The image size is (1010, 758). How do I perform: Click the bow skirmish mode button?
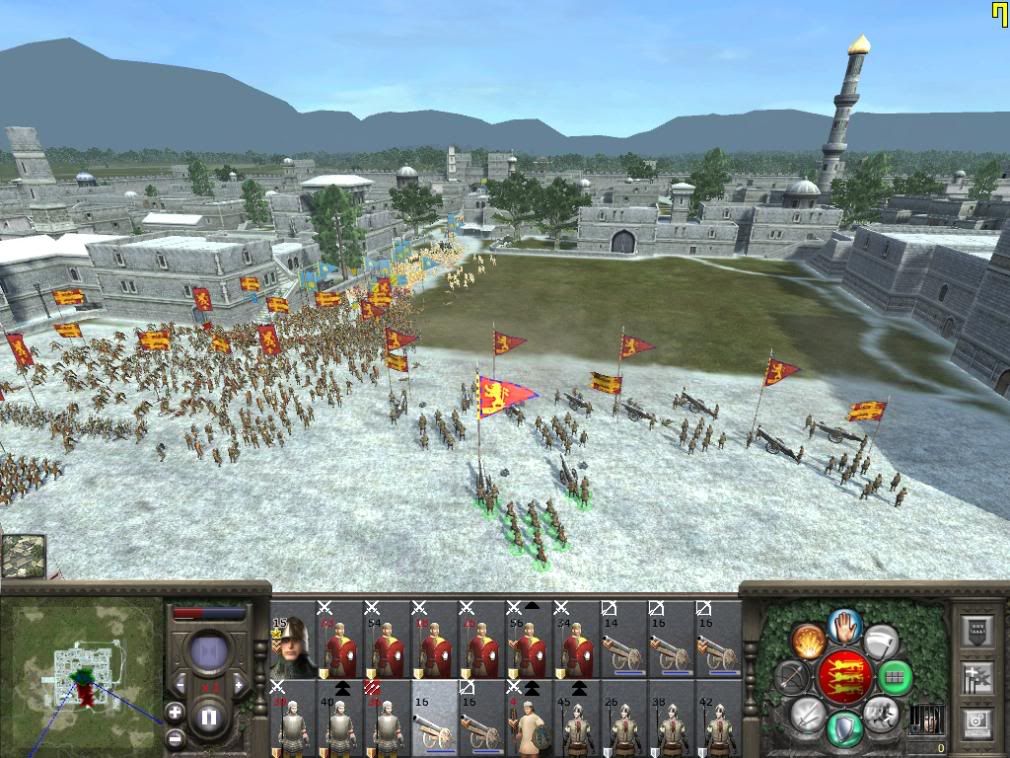tap(791, 677)
